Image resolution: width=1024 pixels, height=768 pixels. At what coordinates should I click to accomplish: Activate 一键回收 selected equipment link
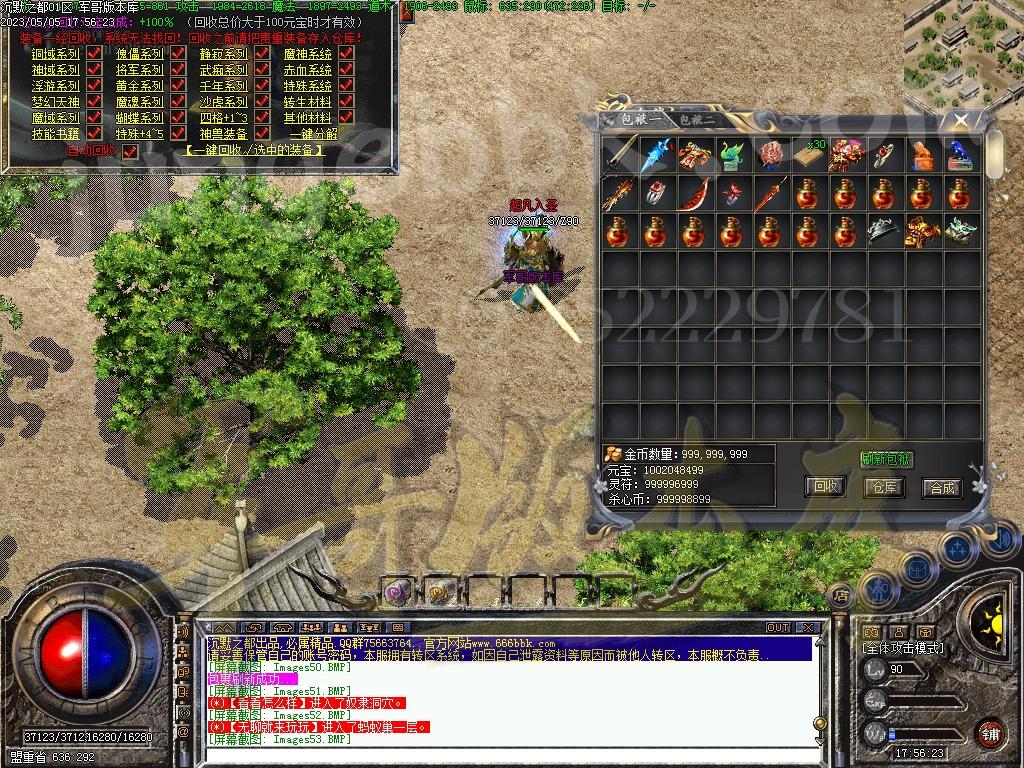pos(255,150)
